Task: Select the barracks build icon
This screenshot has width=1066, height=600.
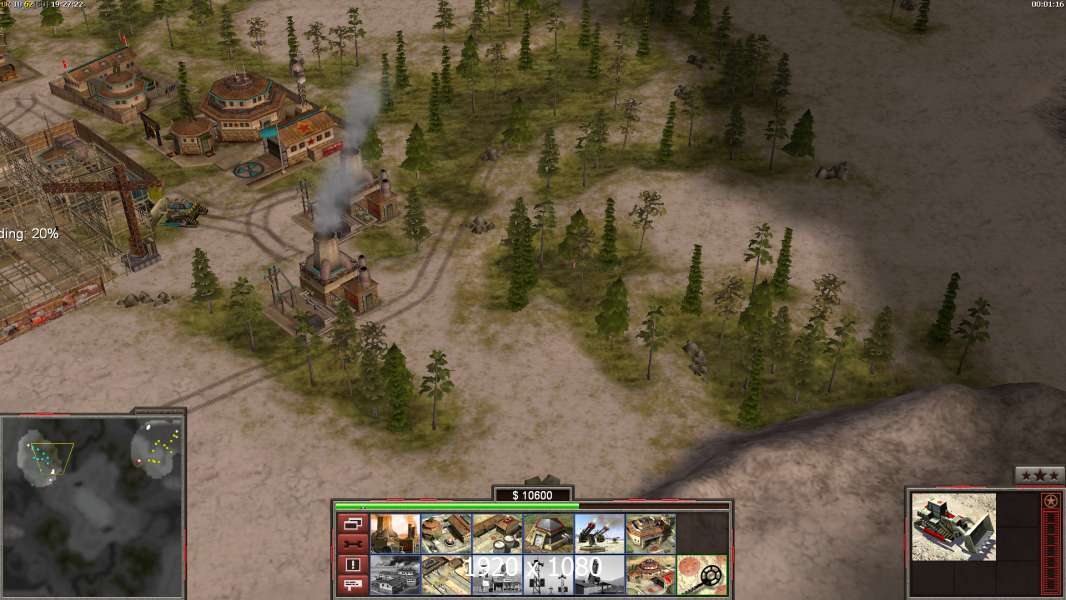Action: pos(446,533)
